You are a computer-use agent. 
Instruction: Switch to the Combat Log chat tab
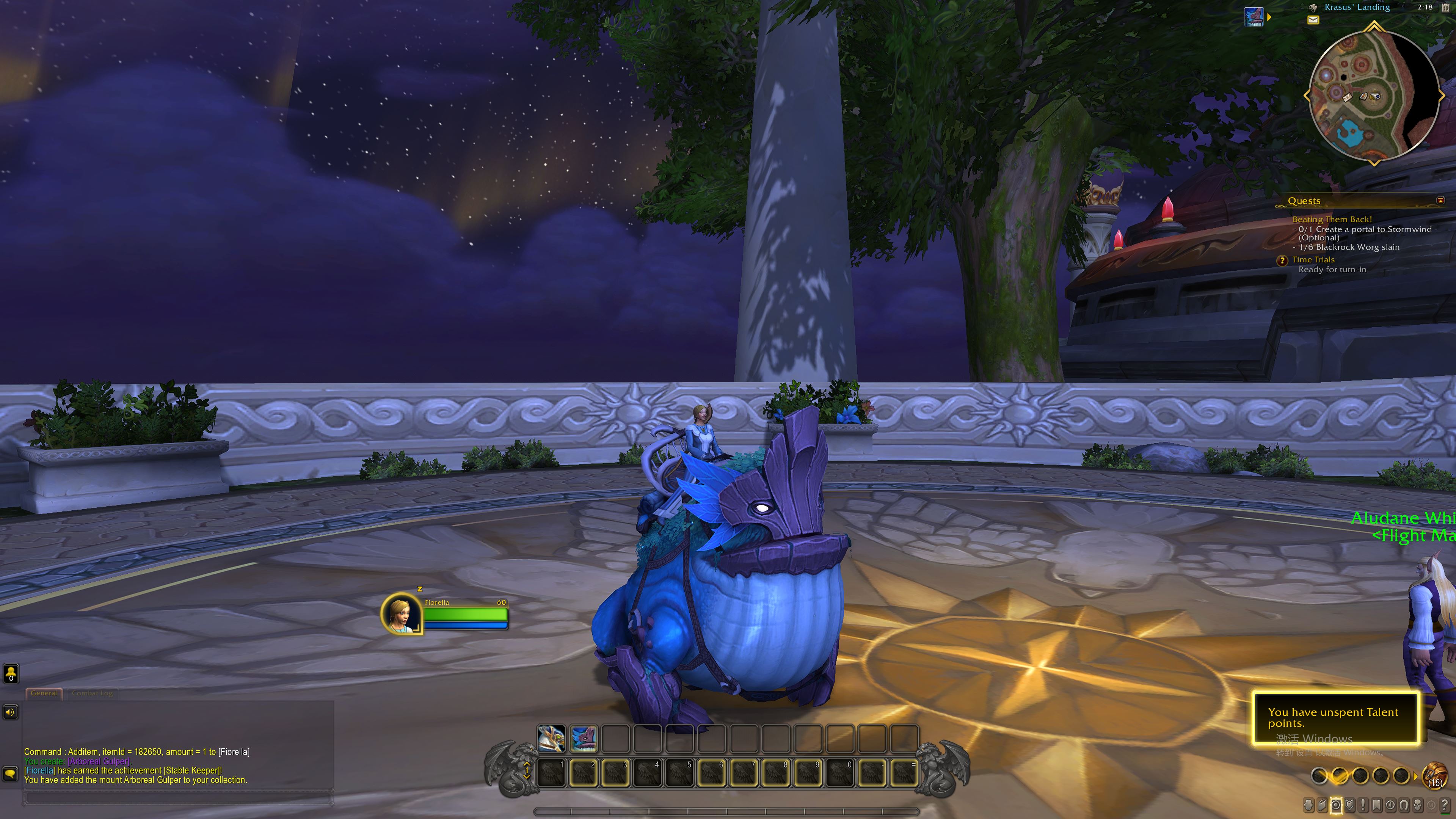pos(92,693)
